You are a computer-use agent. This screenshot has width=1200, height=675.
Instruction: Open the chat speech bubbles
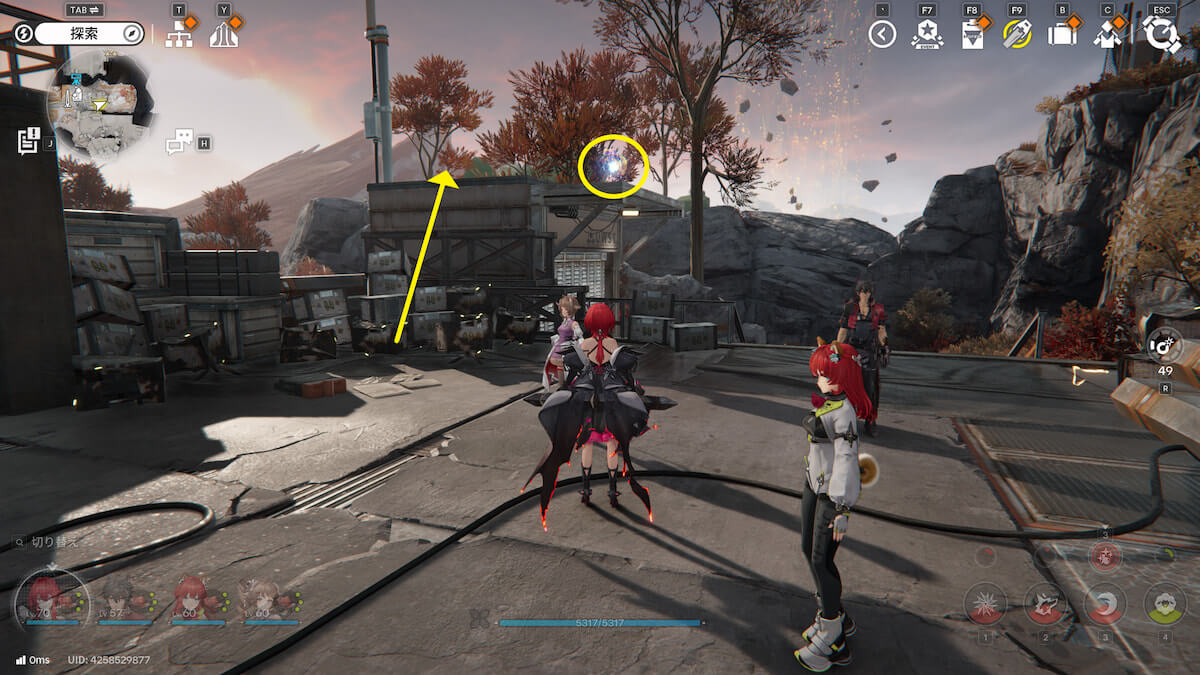[178, 142]
